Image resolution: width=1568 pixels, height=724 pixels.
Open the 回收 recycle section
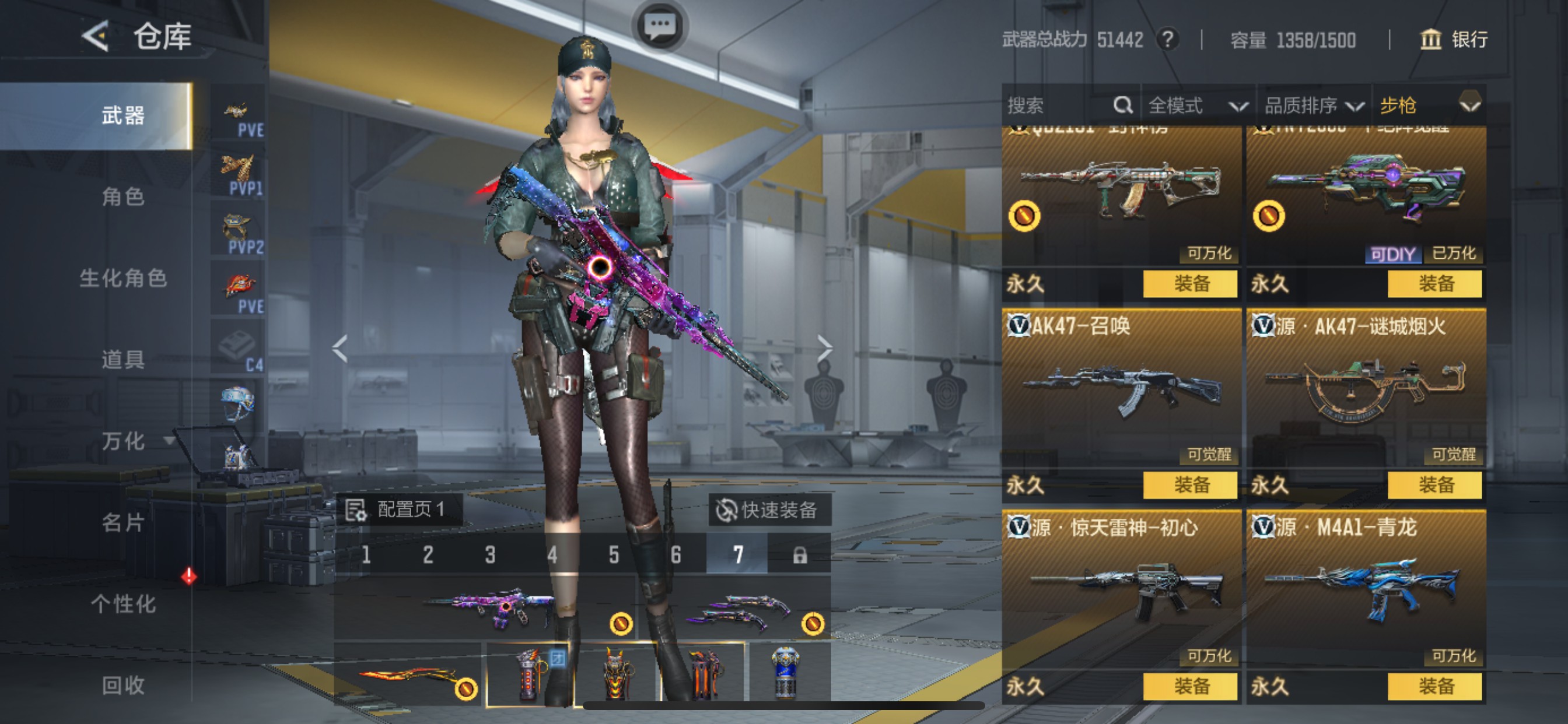(x=123, y=686)
